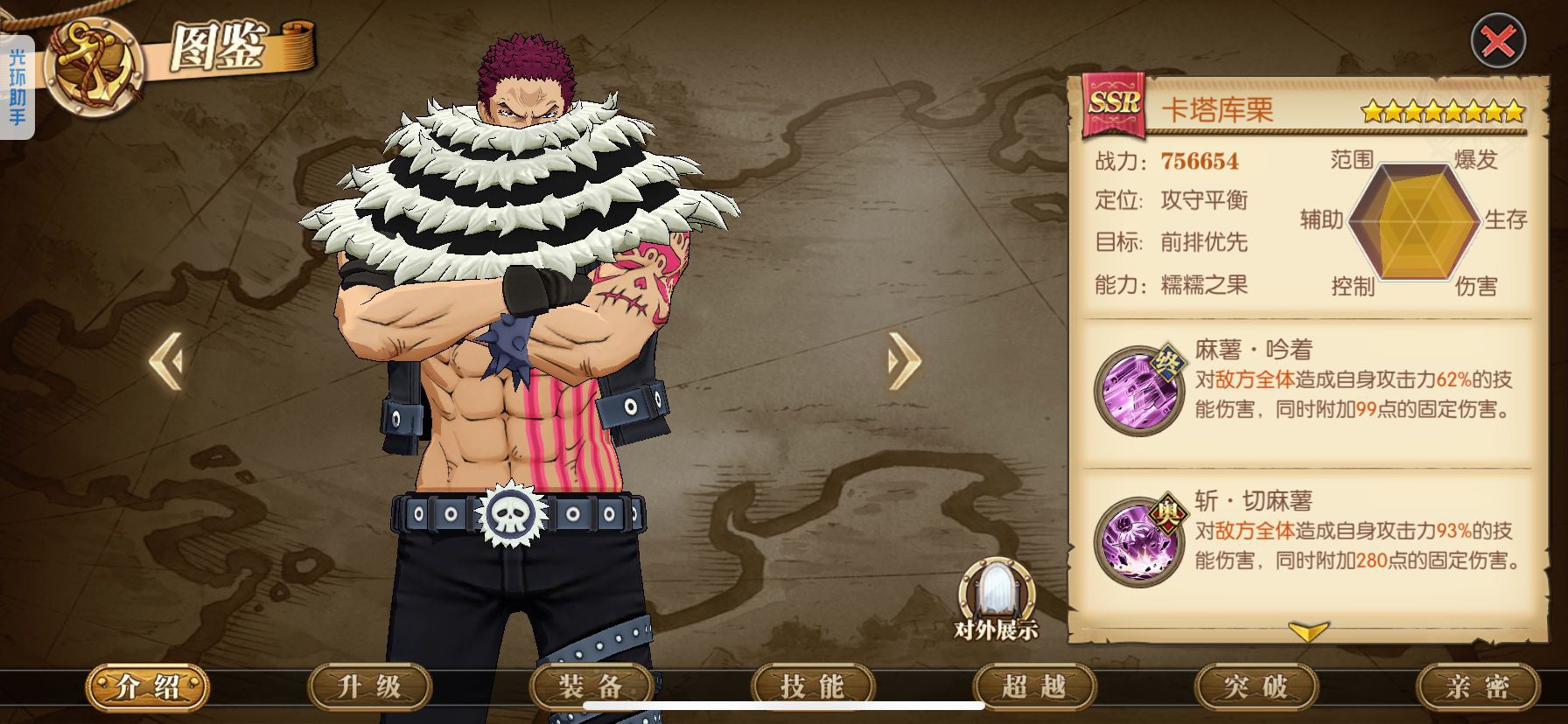Select the 麻薯·吟着 skill icon
The image size is (1568, 724).
pos(1137,390)
